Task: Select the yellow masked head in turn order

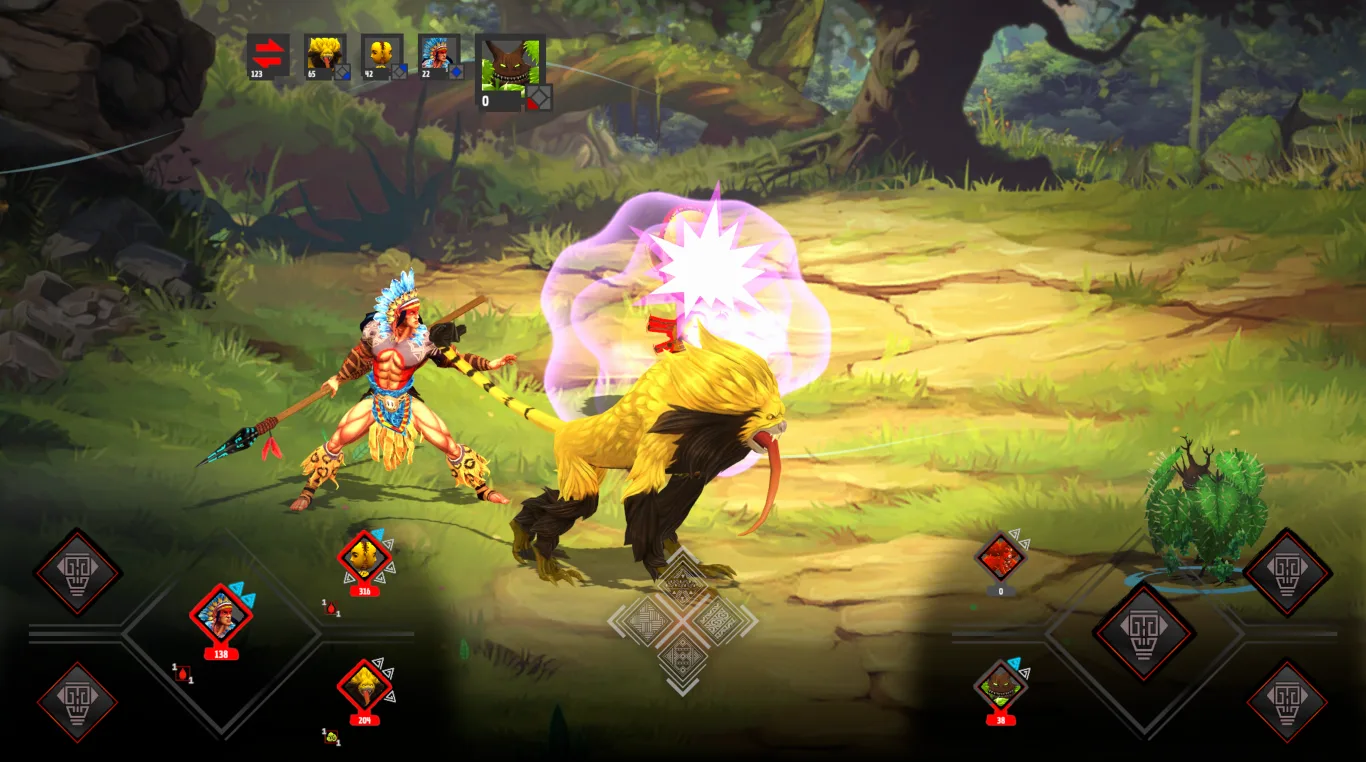Action: coord(382,52)
